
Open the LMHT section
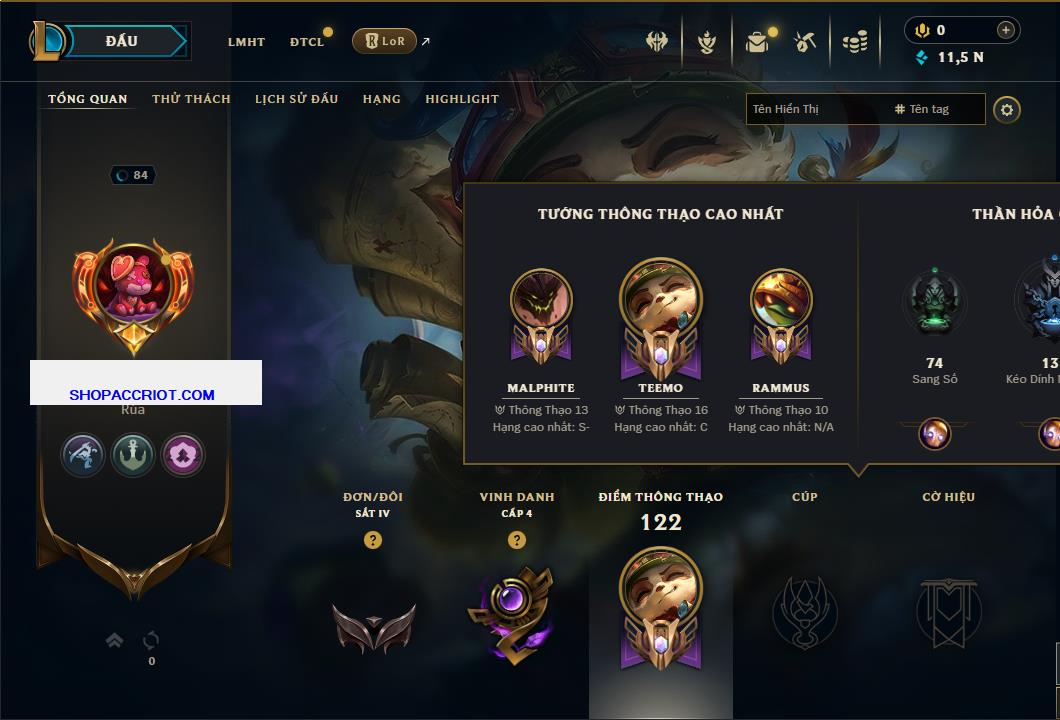tap(246, 42)
